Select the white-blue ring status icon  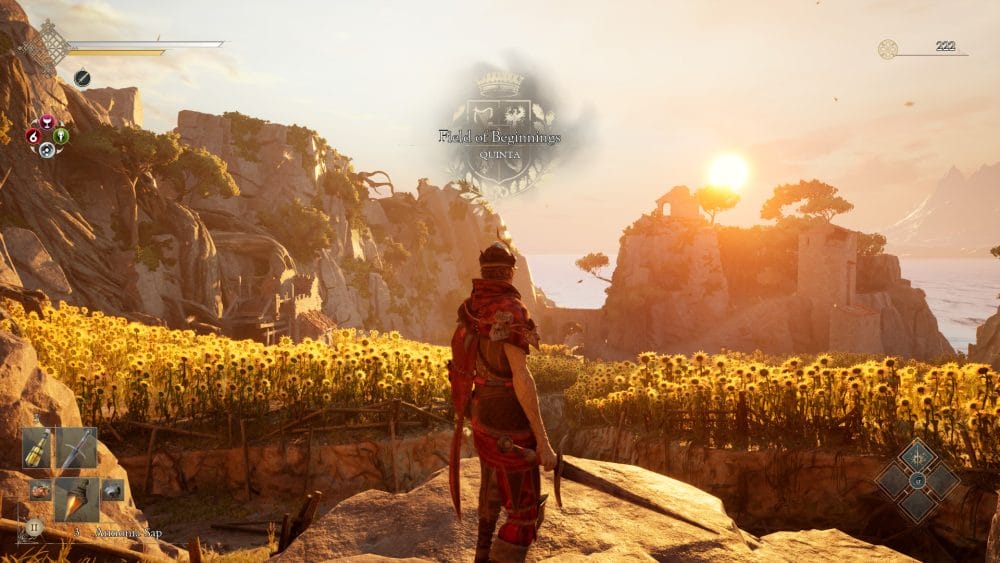46,149
